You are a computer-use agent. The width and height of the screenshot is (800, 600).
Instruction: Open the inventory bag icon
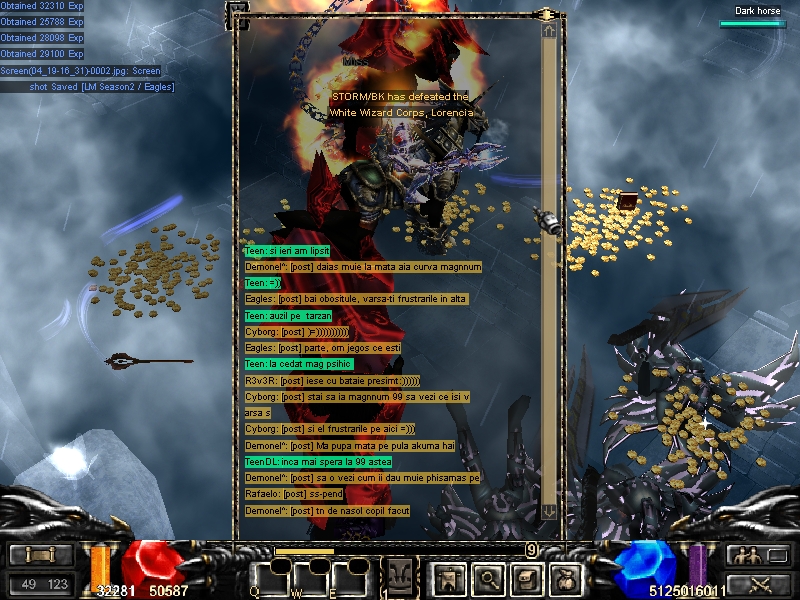[565, 577]
